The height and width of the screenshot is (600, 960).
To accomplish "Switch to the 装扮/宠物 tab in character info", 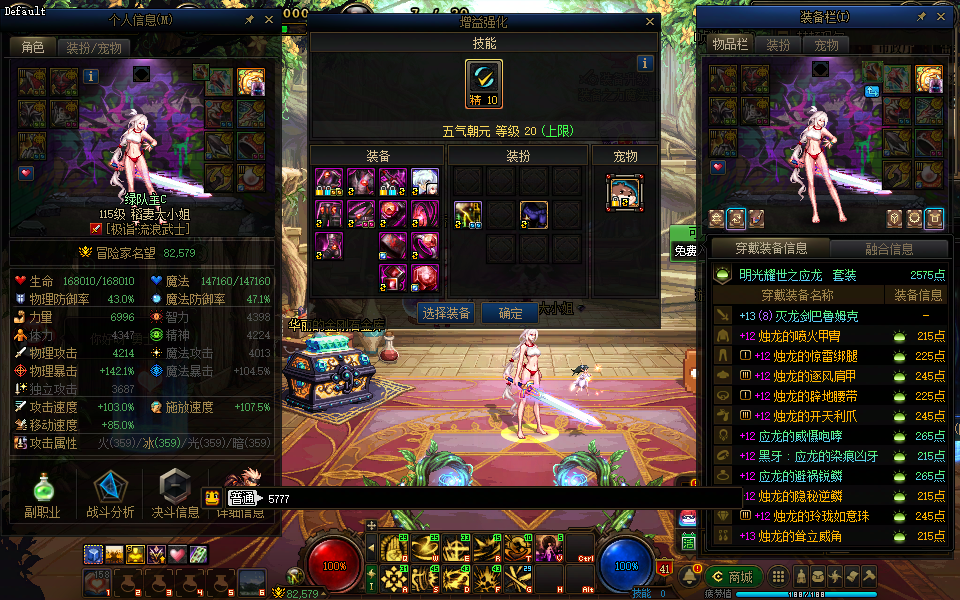I will [94, 47].
